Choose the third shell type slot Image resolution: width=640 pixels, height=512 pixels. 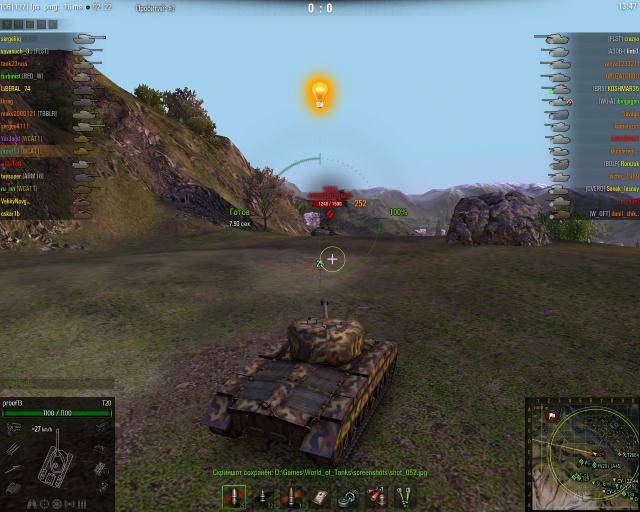pyautogui.click(x=290, y=497)
